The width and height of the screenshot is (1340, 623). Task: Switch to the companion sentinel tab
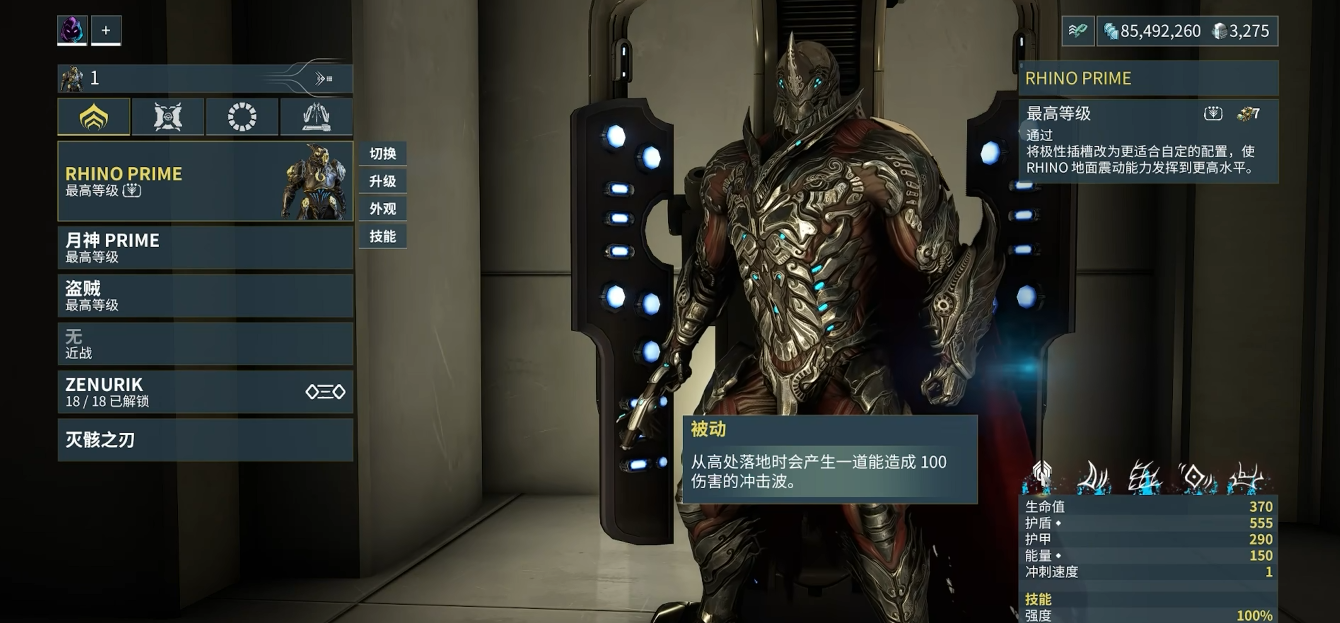tap(167, 117)
